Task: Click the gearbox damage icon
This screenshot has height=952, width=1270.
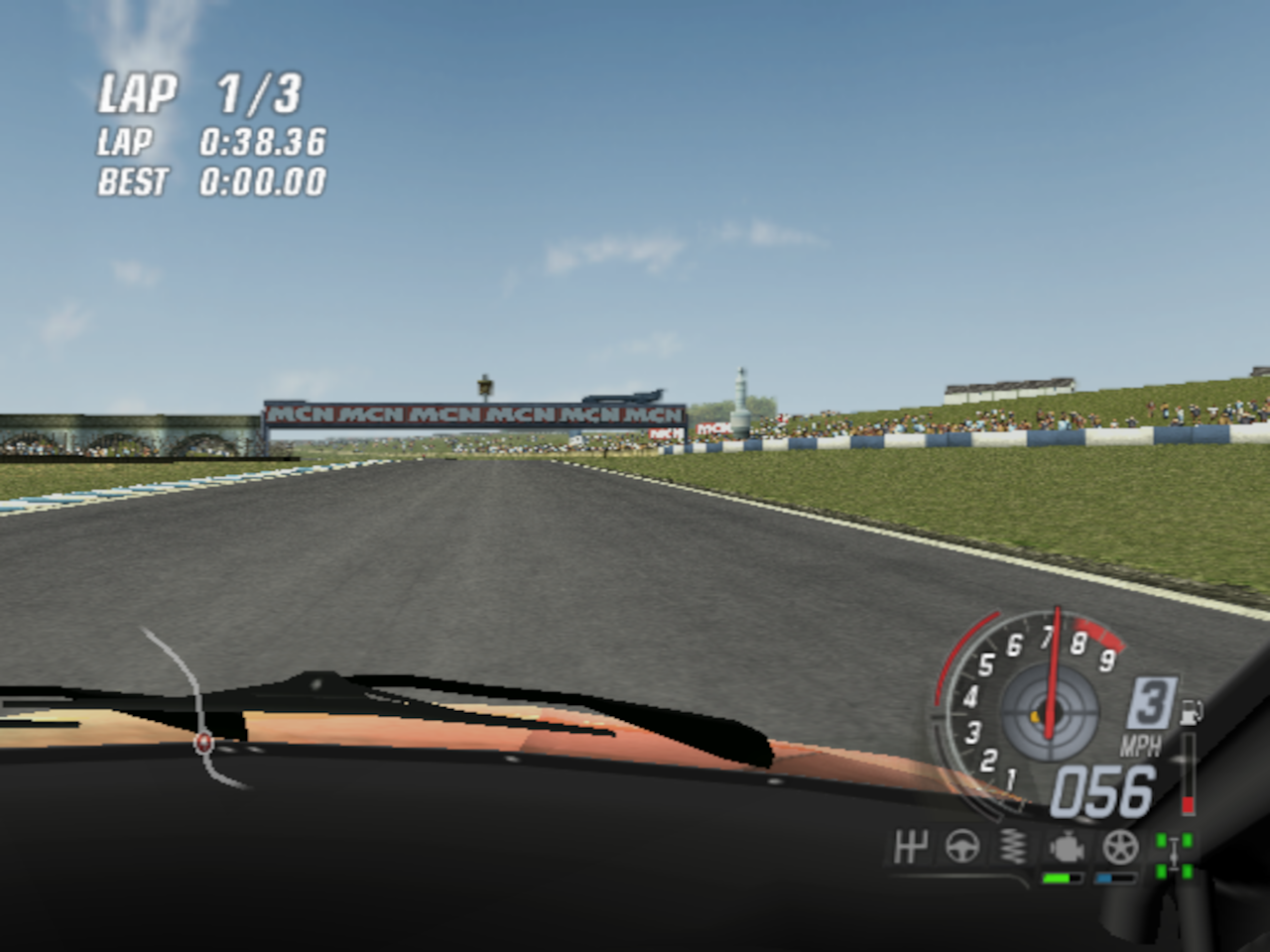Action: pyautogui.click(x=910, y=848)
